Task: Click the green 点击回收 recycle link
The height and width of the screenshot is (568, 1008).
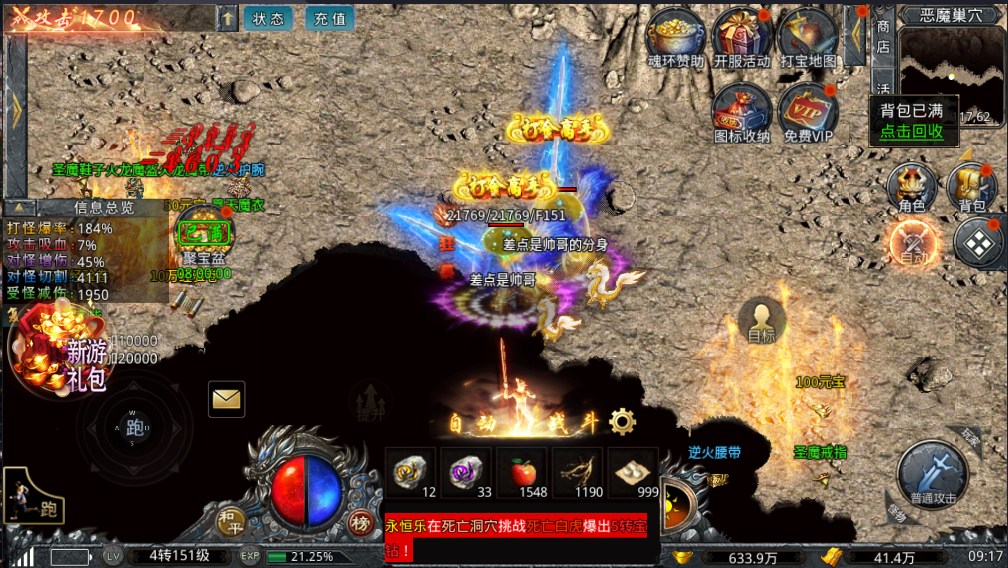Action: 911,131
